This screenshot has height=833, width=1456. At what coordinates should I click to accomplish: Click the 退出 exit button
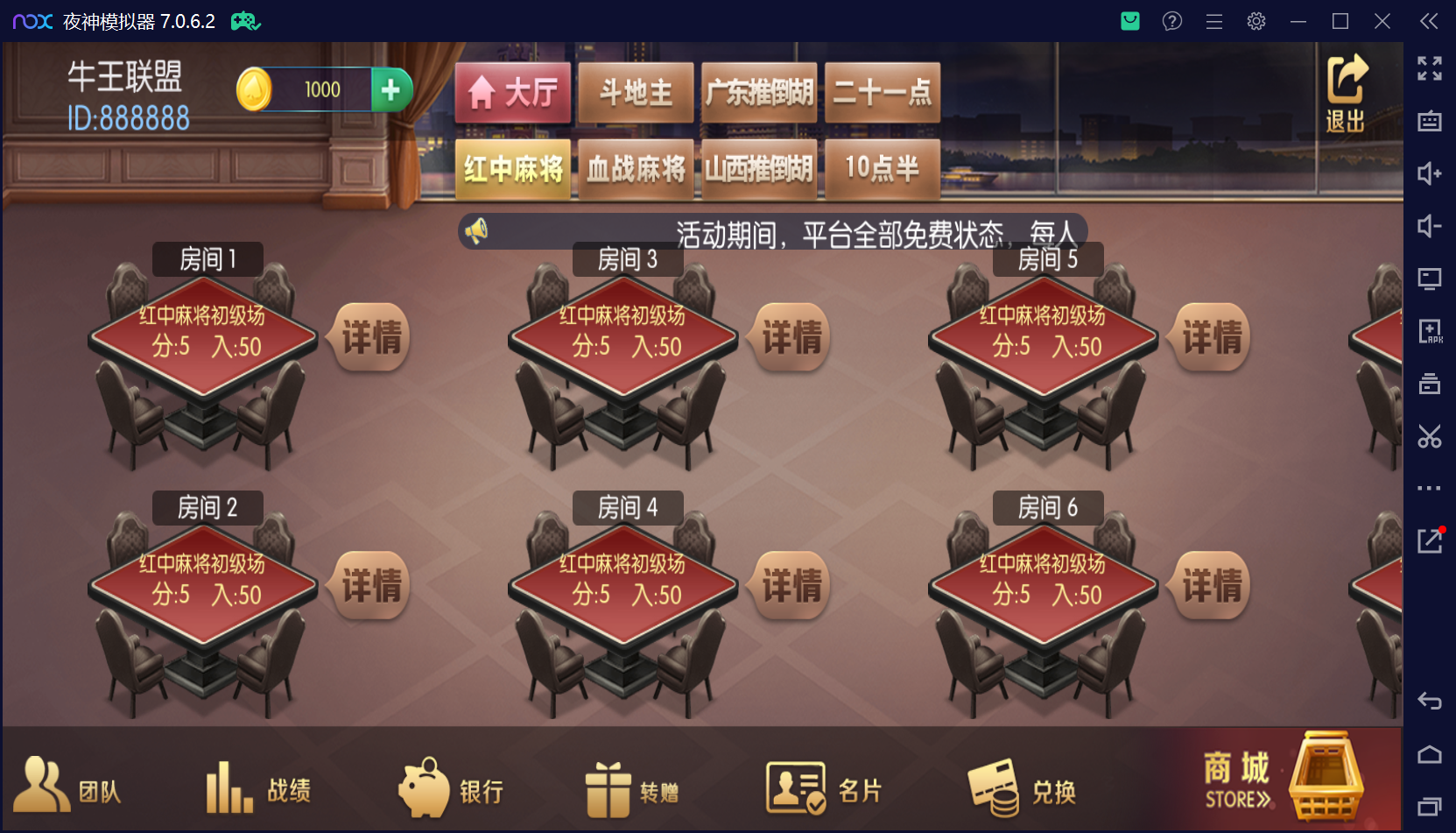click(x=1346, y=92)
